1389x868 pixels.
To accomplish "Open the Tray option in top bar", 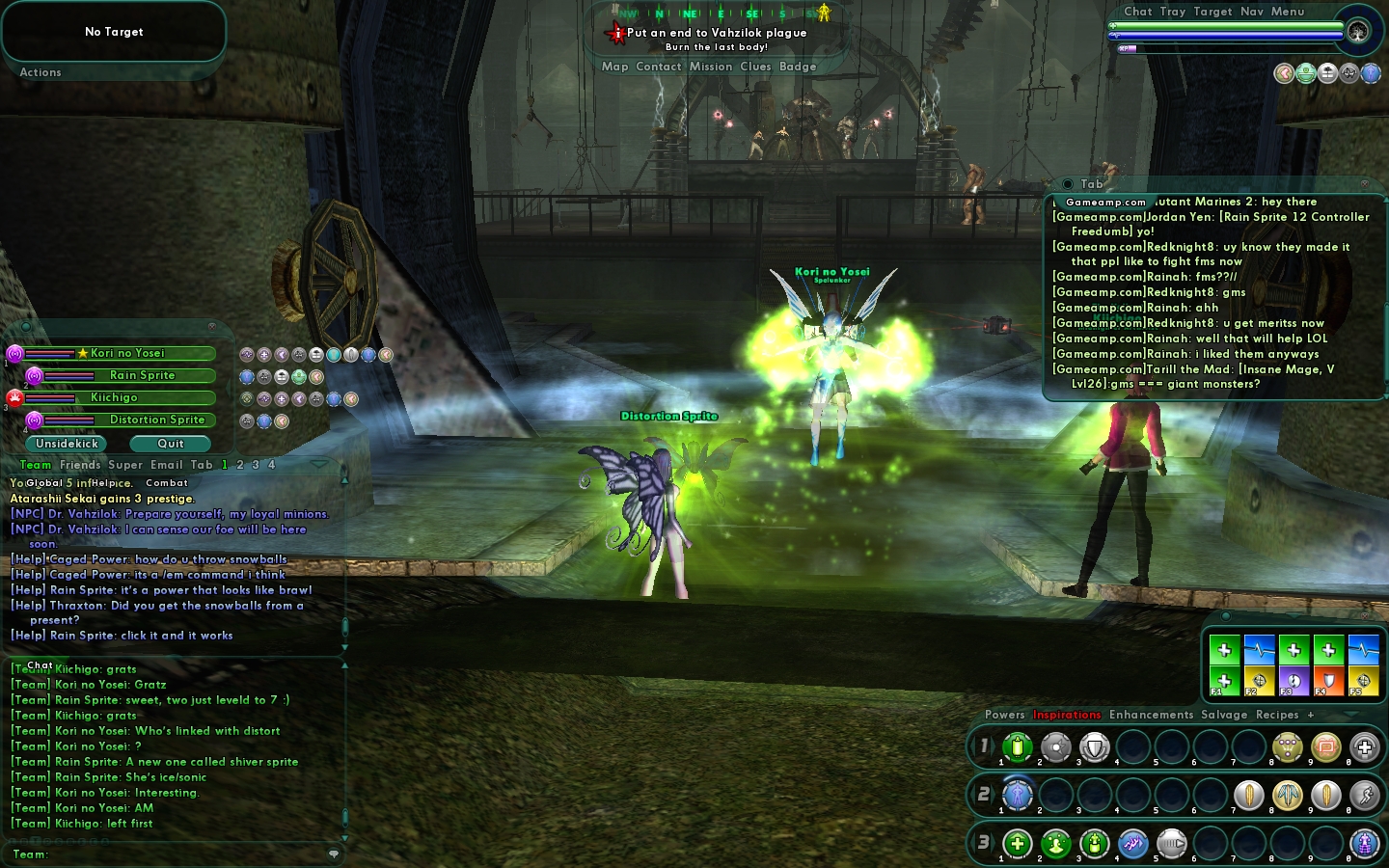I will coord(1172,12).
